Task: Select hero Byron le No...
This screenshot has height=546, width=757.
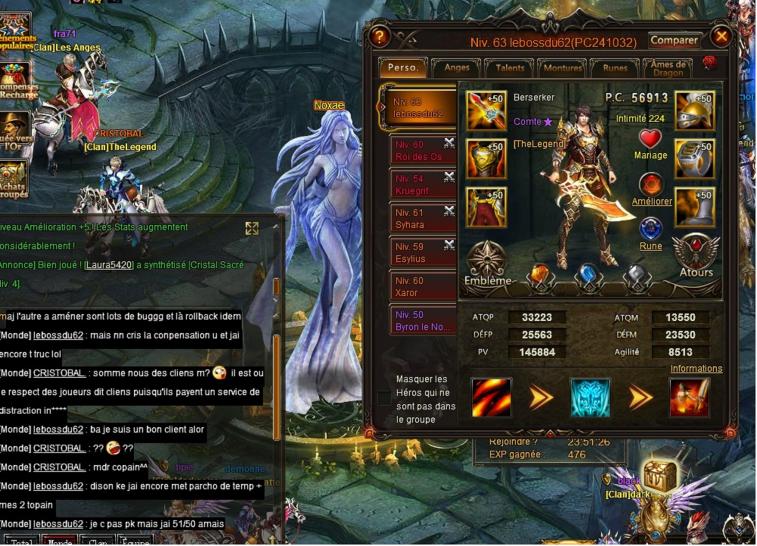Action: [422, 320]
